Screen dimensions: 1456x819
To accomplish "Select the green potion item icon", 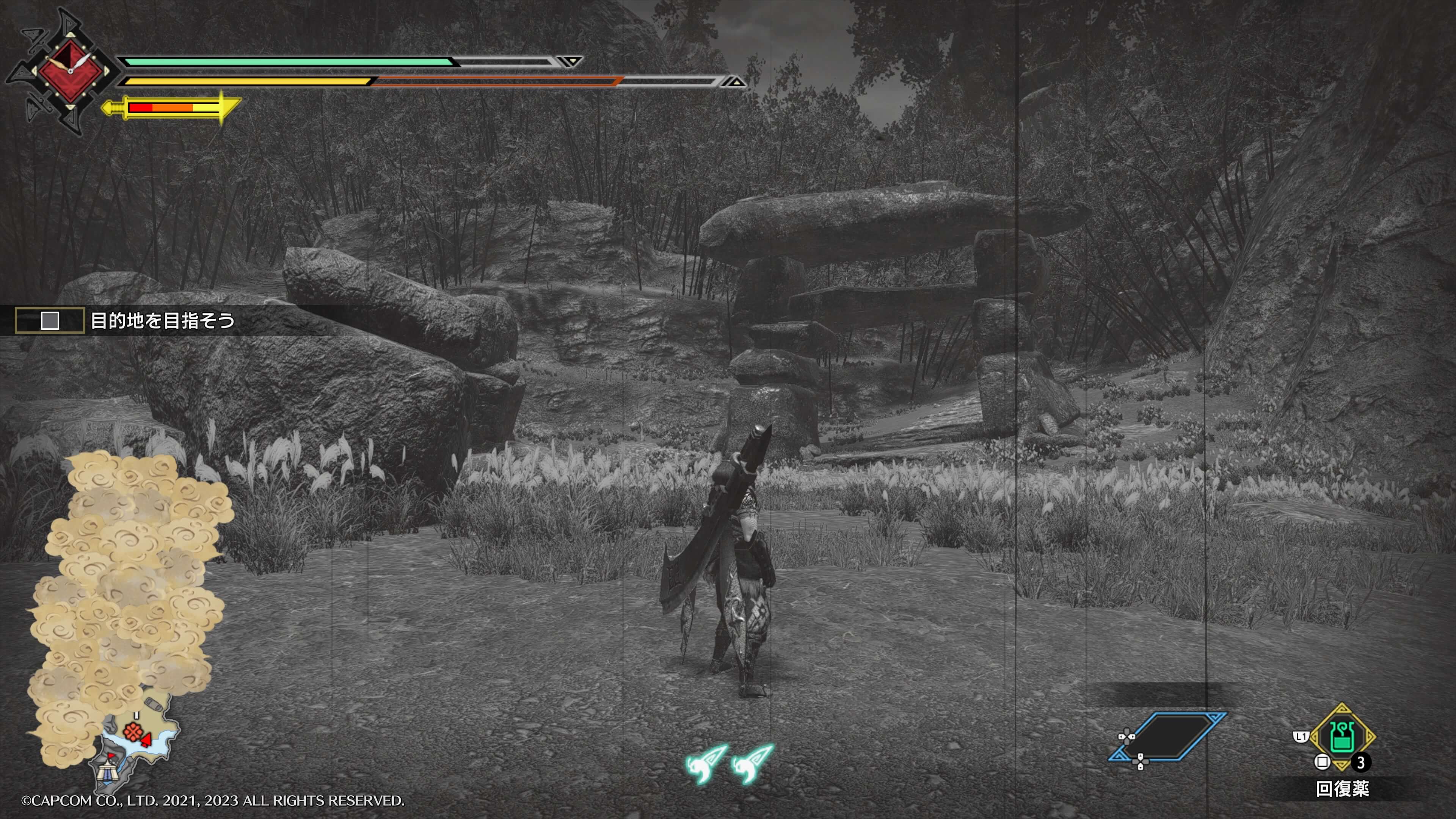I will (x=1342, y=736).
